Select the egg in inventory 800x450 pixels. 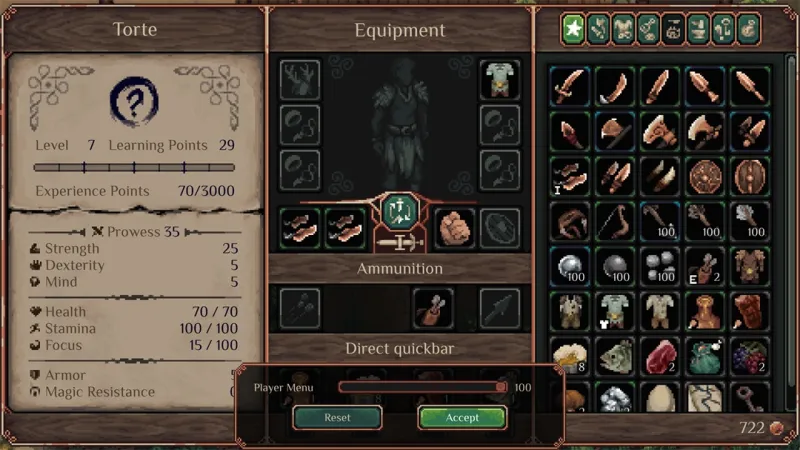pyautogui.click(x=658, y=398)
